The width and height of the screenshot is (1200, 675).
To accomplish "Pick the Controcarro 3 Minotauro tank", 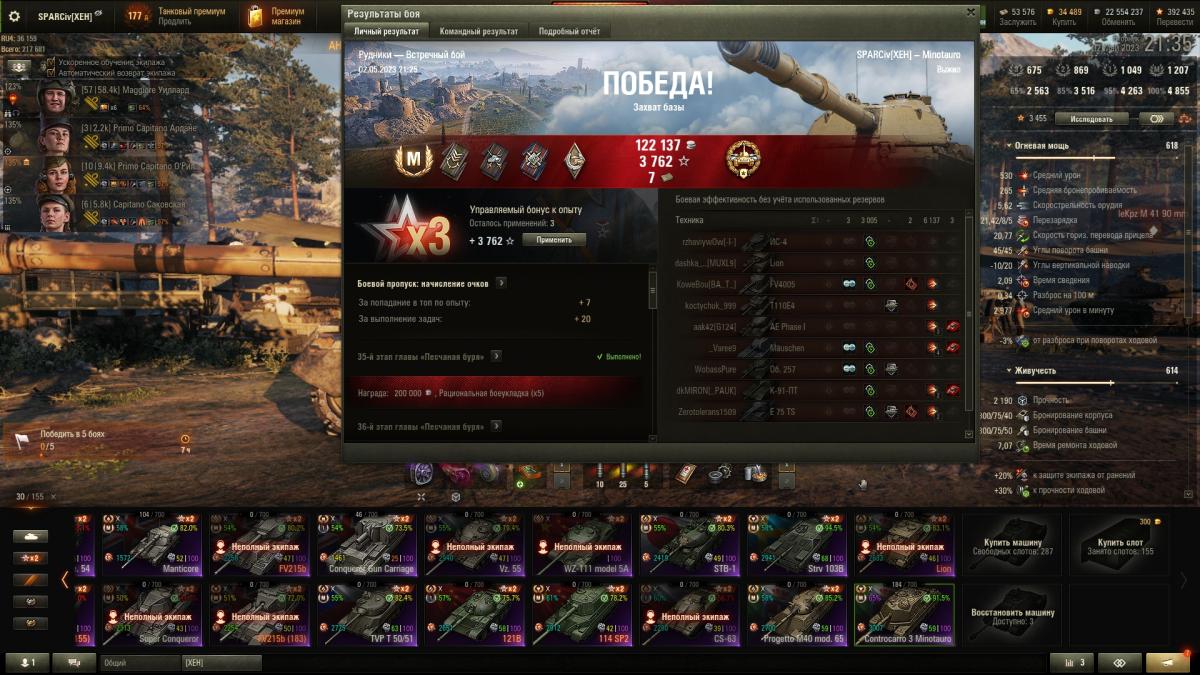I will point(904,615).
